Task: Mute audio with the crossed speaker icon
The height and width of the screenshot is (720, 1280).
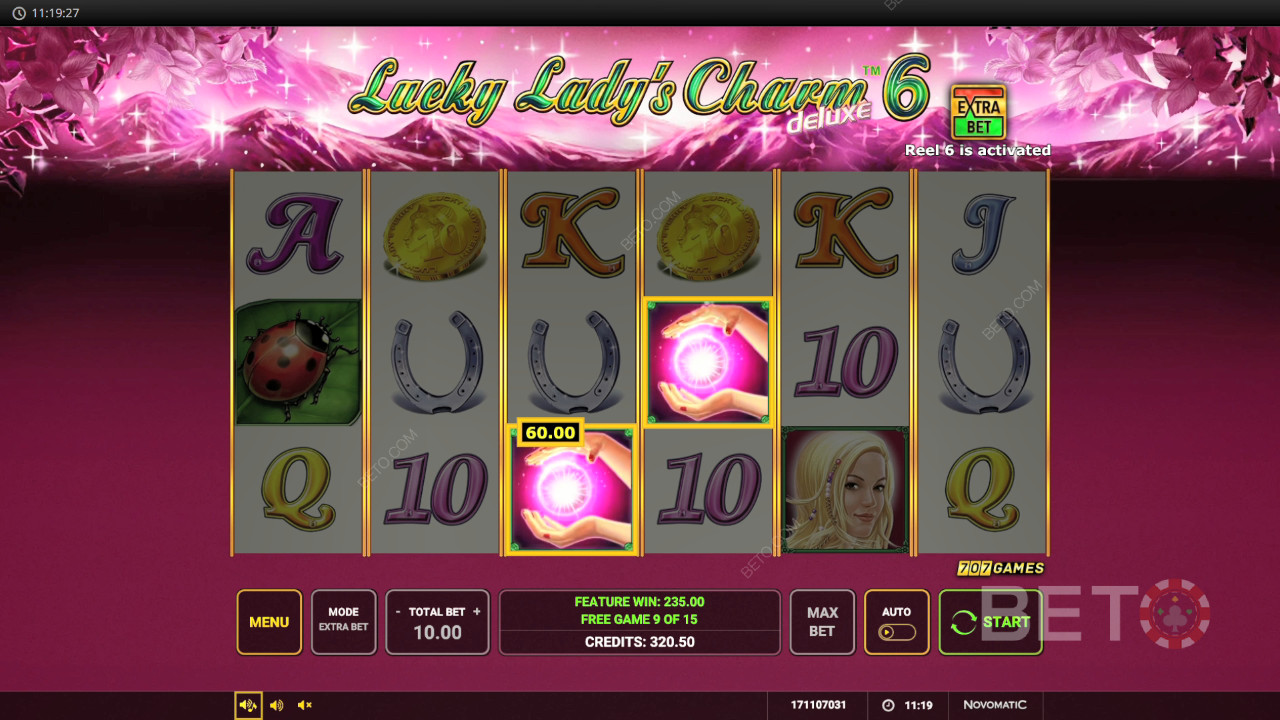Action: (x=305, y=705)
